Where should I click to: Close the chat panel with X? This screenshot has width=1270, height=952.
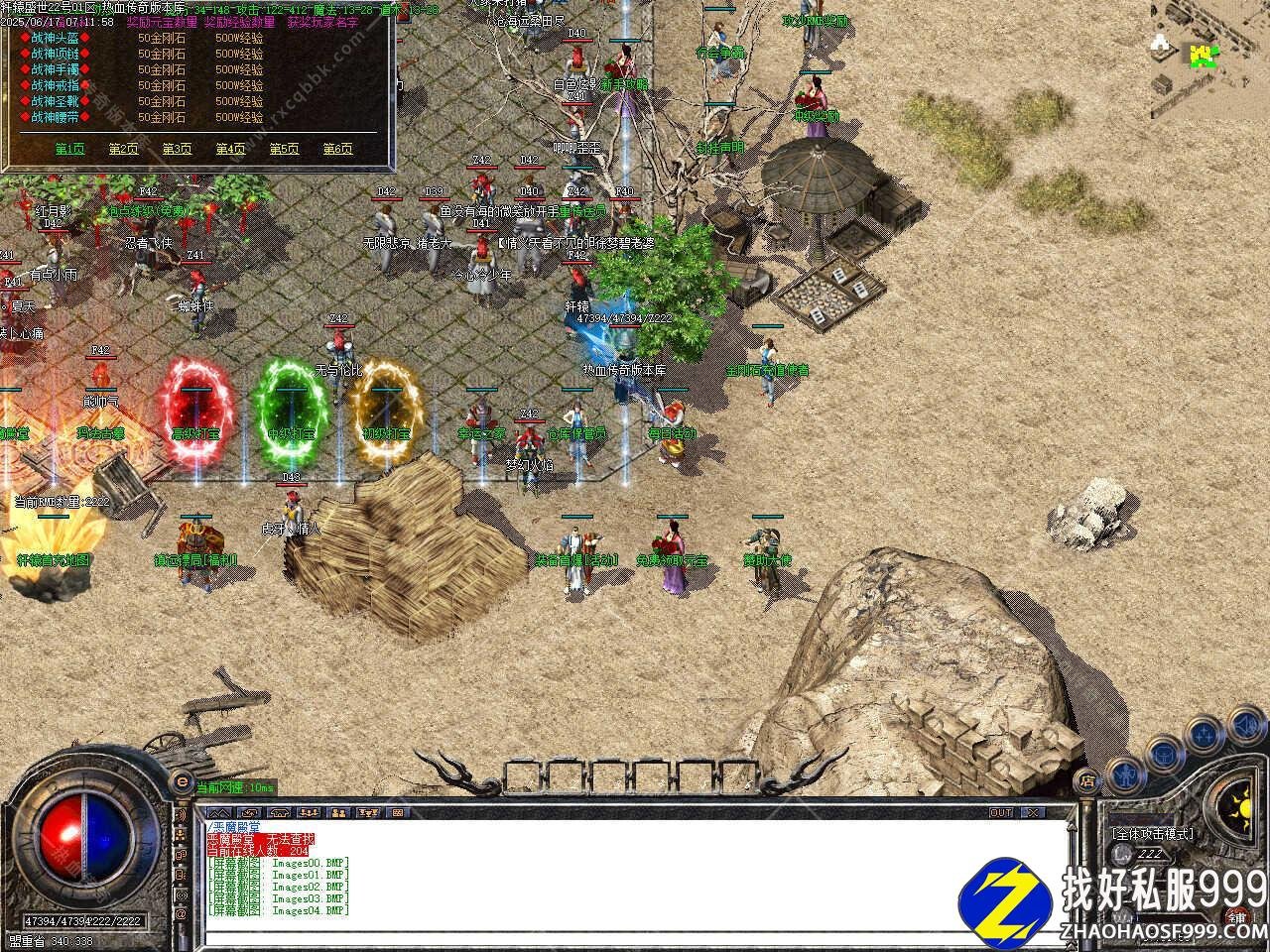click(1033, 812)
